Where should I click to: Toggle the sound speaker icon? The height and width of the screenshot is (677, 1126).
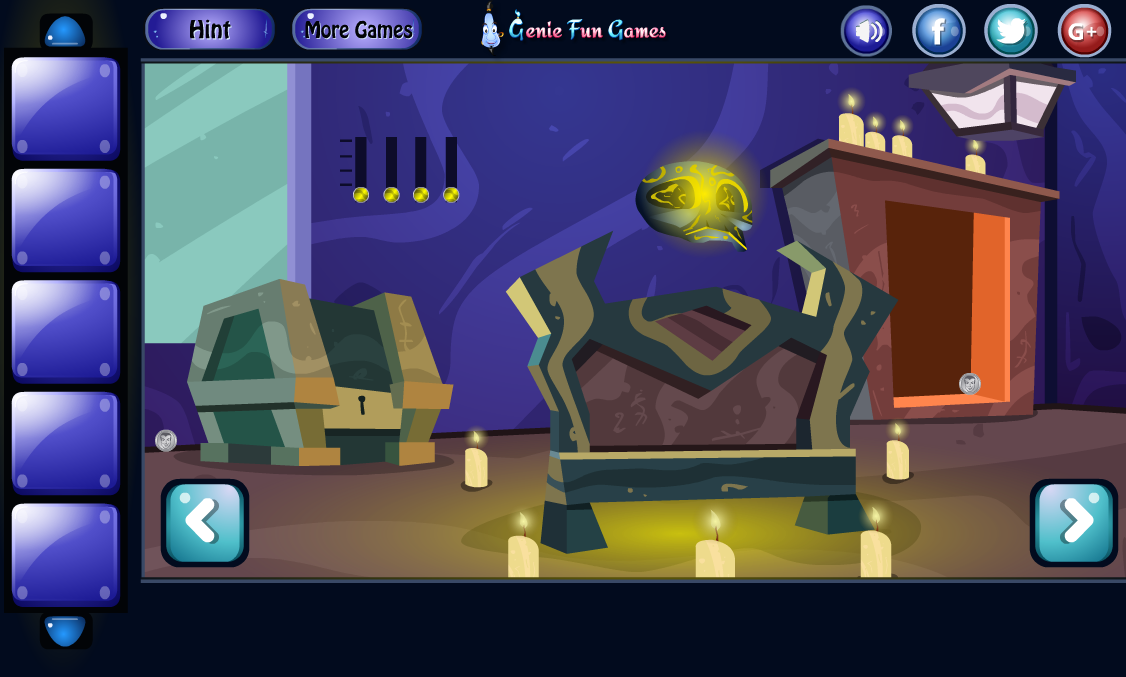pos(866,31)
